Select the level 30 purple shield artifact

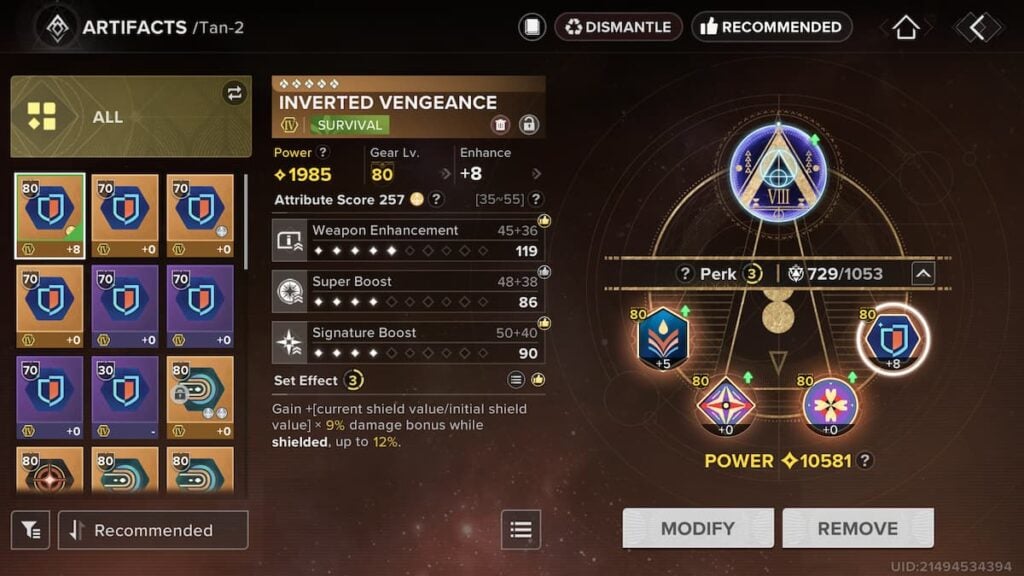point(125,390)
